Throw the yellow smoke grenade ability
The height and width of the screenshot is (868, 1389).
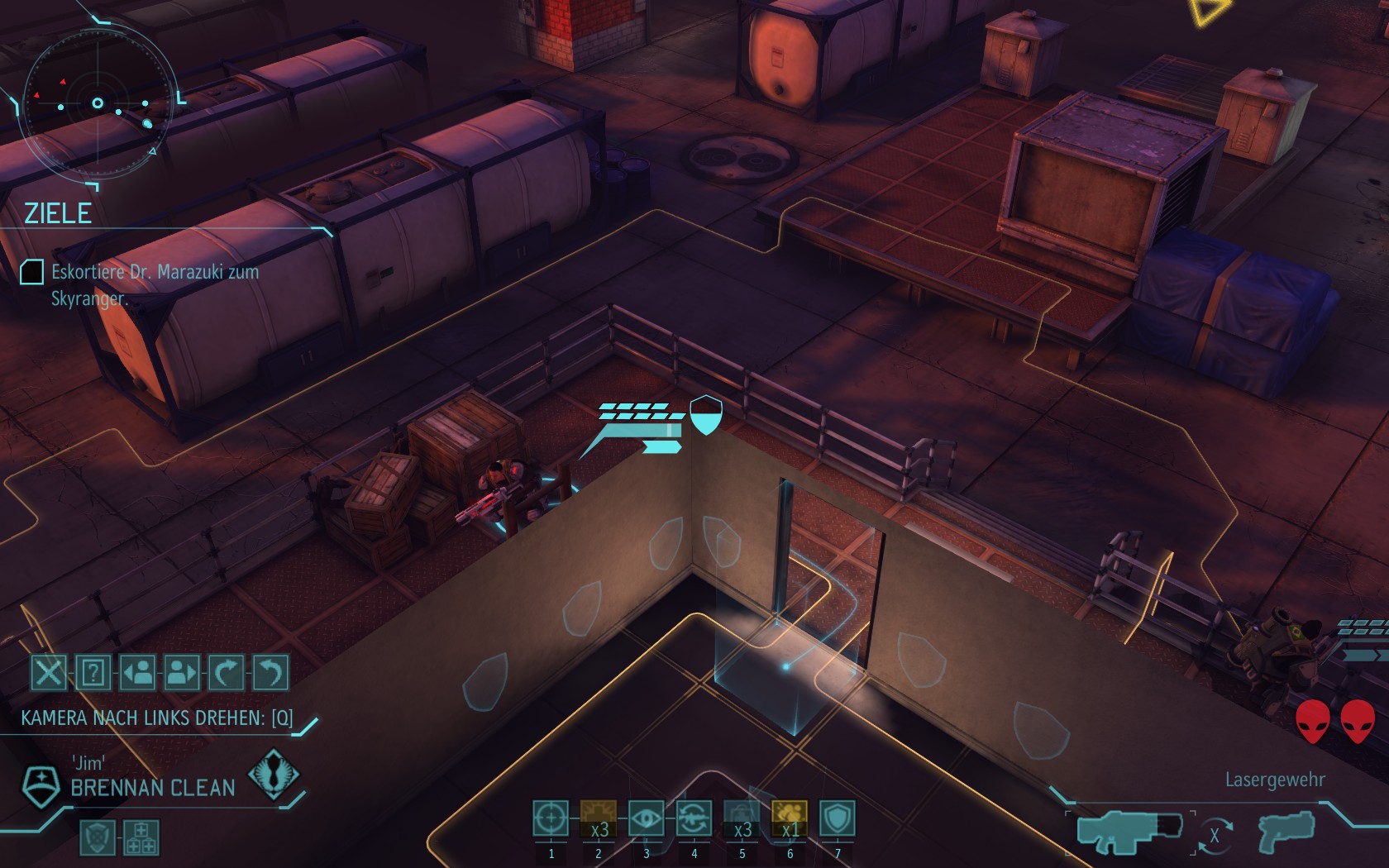(790, 819)
